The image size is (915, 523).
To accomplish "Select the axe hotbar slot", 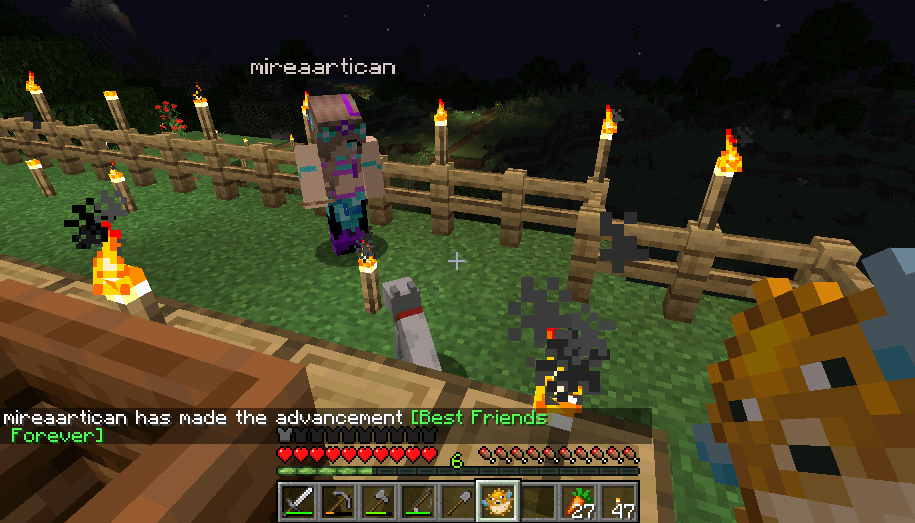I will coord(377,500).
